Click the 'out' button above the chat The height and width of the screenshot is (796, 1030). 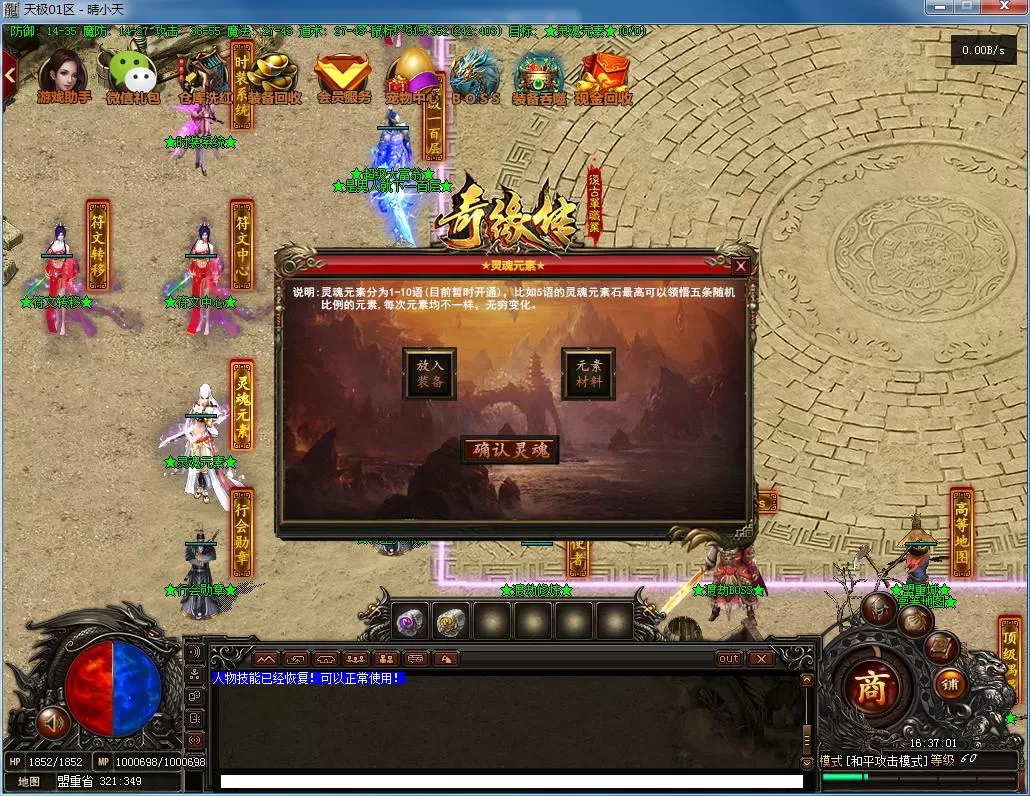pos(729,658)
